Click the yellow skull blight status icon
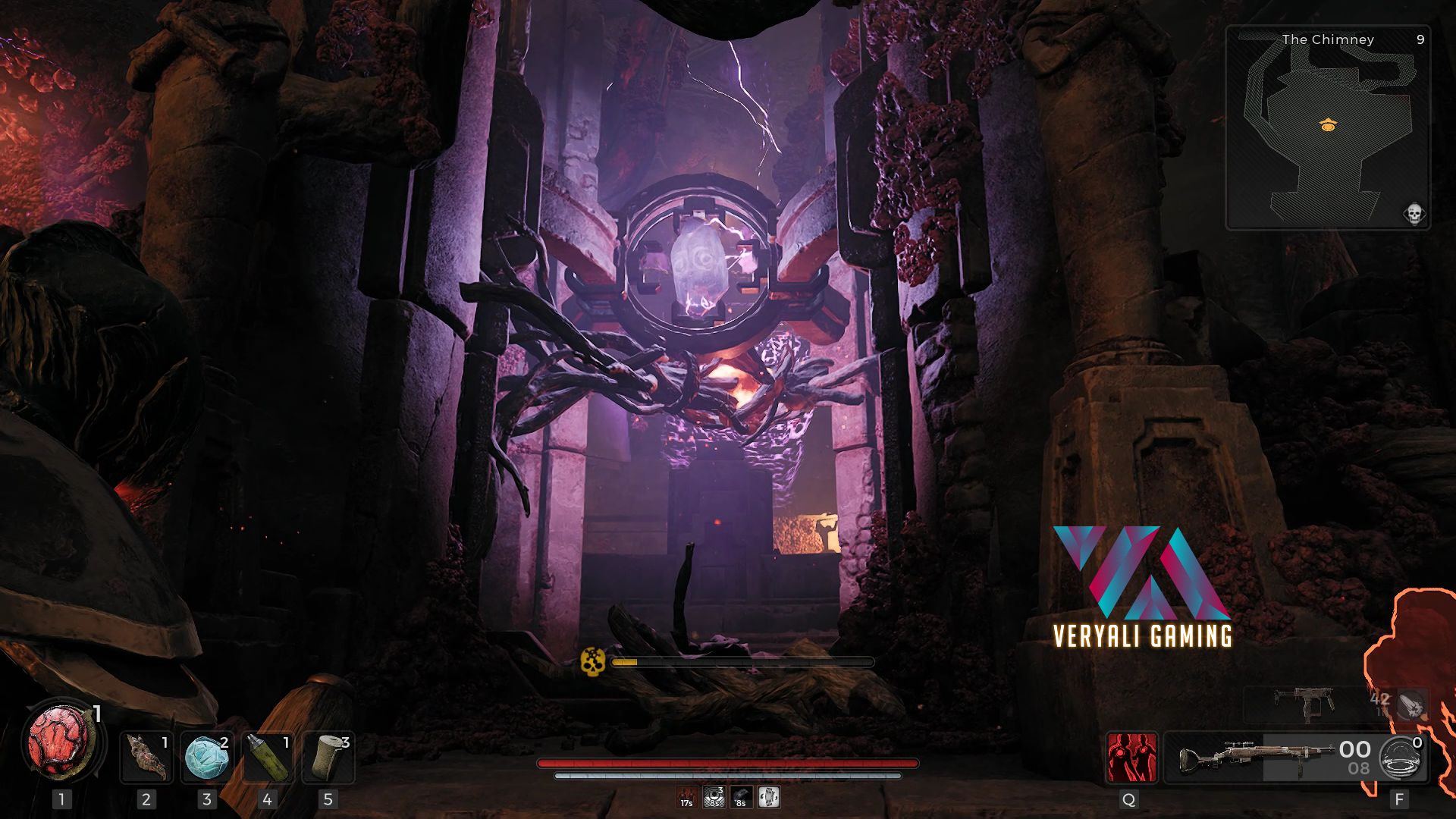The height and width of the screenshot is (819, 1456). point(591,661)
